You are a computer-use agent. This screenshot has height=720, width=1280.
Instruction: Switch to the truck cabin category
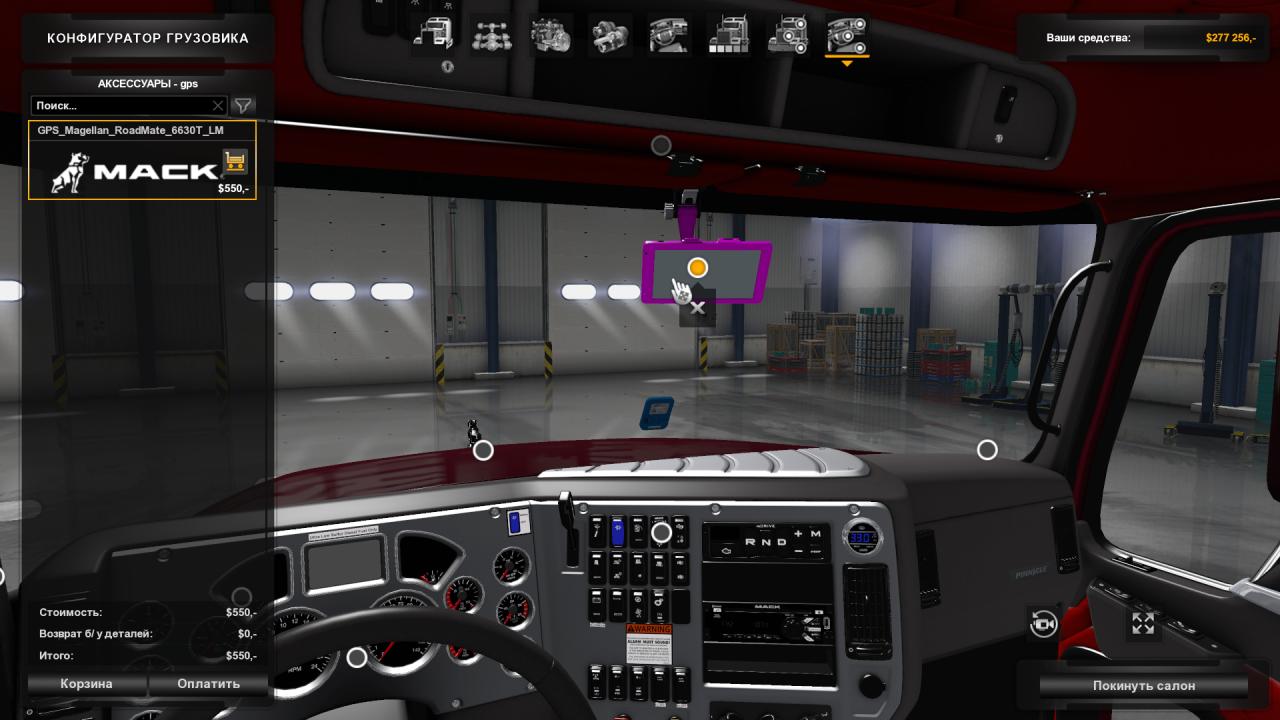(x=432, y=36)
